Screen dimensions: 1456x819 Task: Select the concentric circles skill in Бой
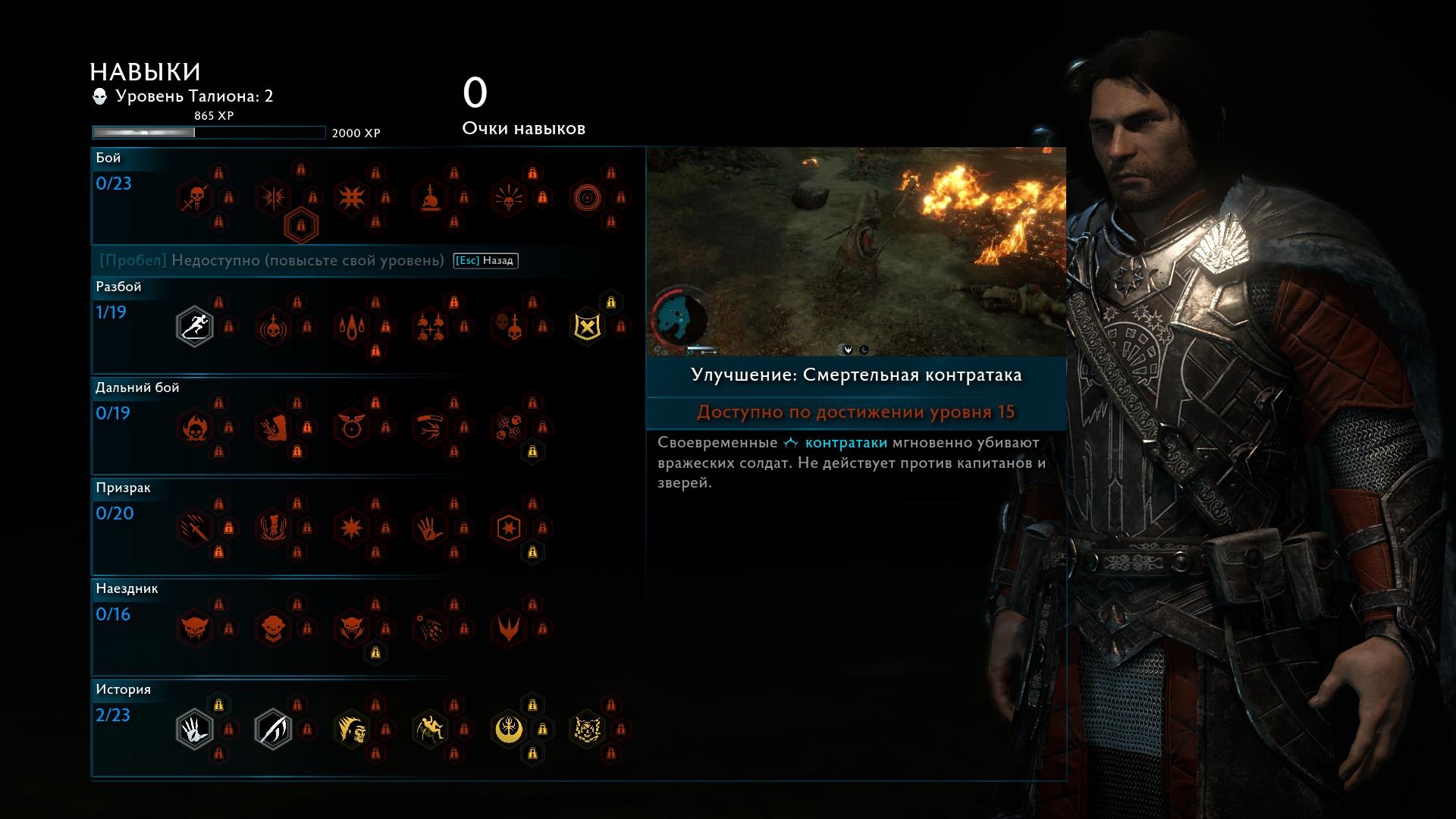pos(587,198)
